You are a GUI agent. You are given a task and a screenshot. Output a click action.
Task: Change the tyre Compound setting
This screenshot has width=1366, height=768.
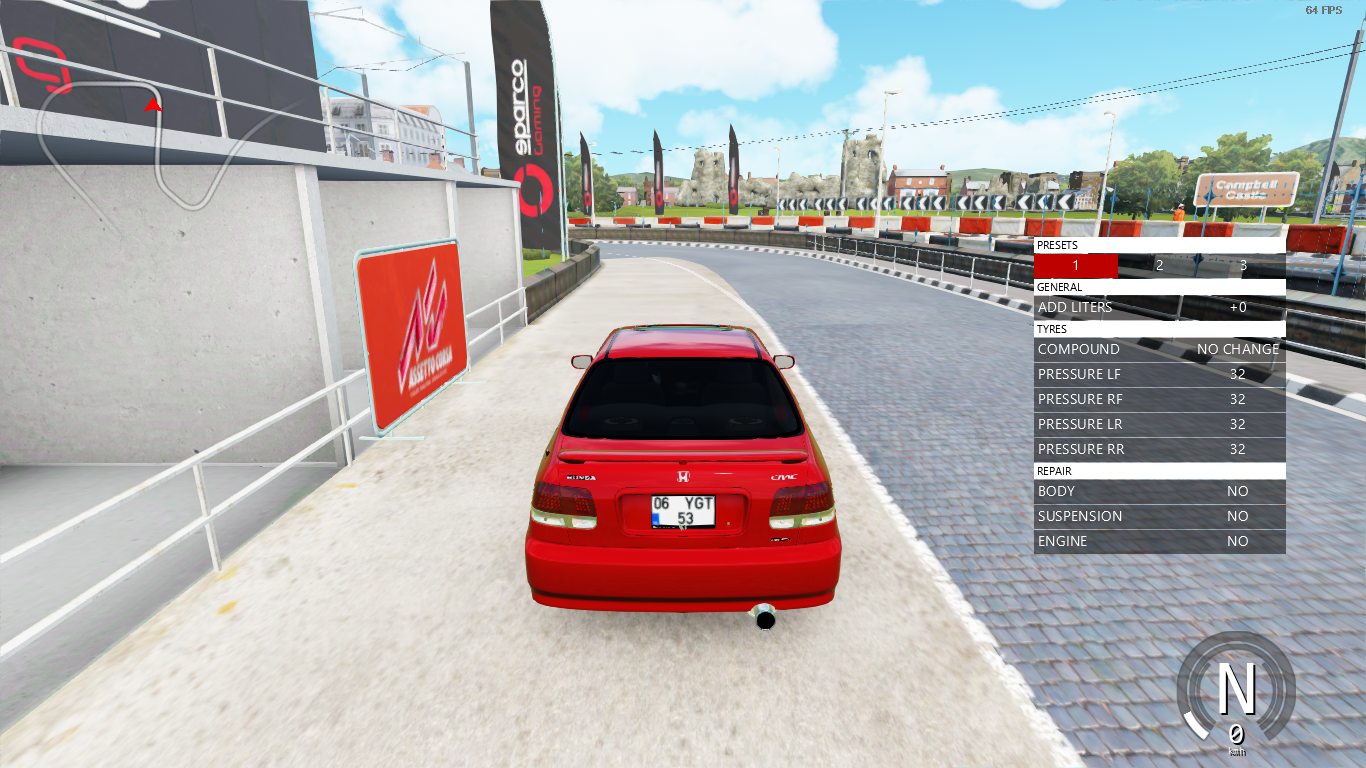click(x=1159, y=350)
